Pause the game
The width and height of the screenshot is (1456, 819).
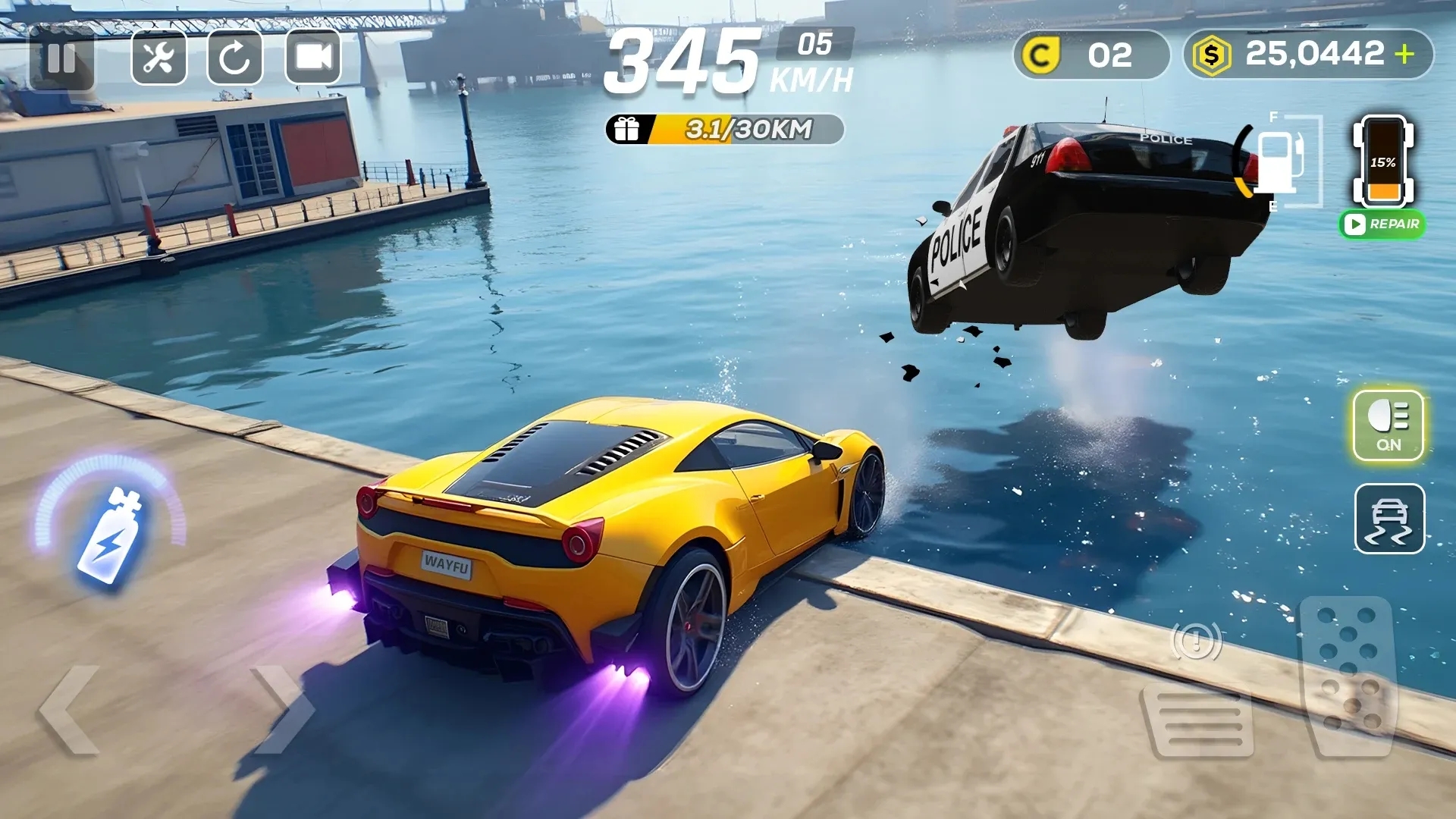61,58
